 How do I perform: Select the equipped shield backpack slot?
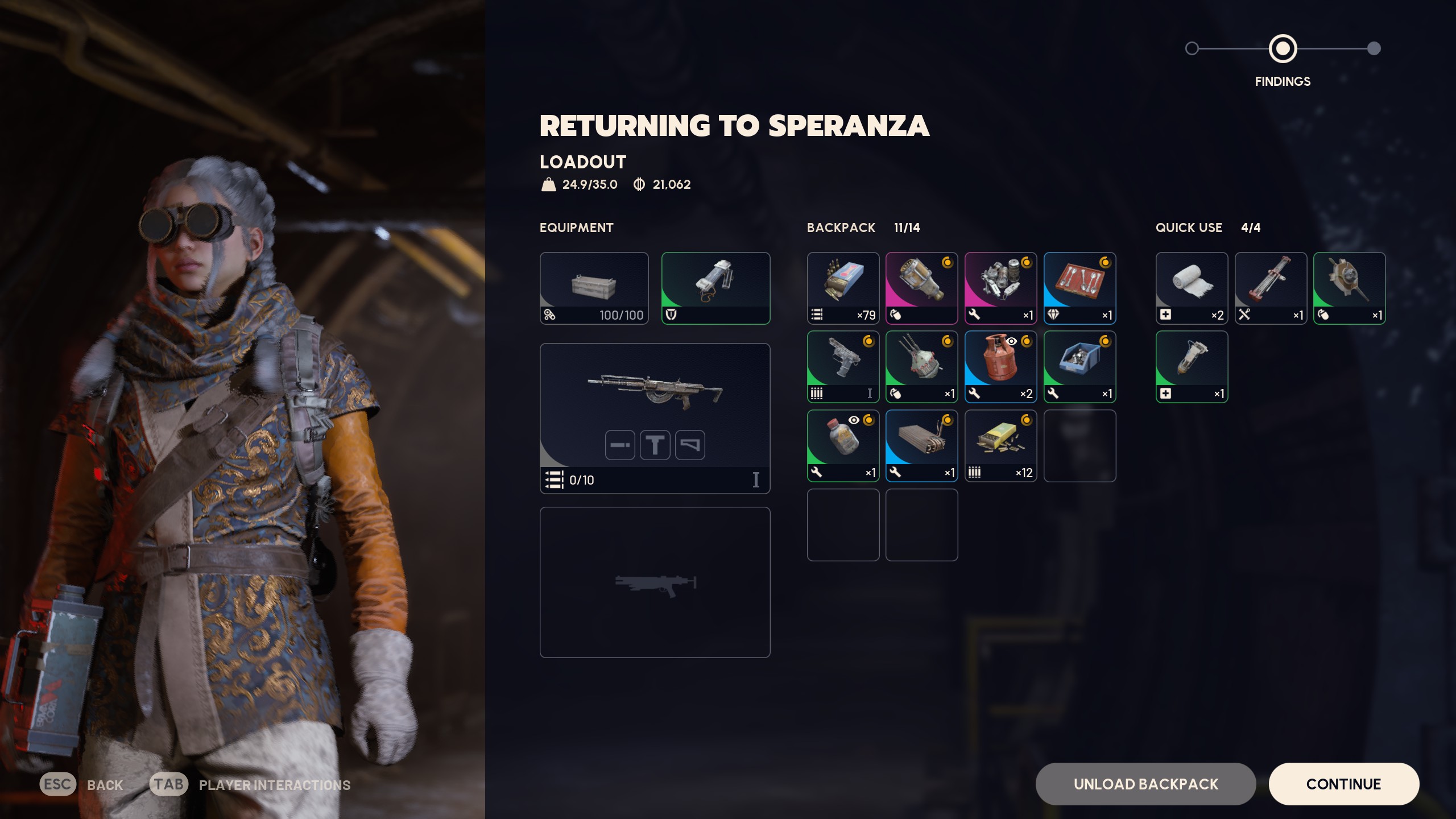(x=716, y=287)
